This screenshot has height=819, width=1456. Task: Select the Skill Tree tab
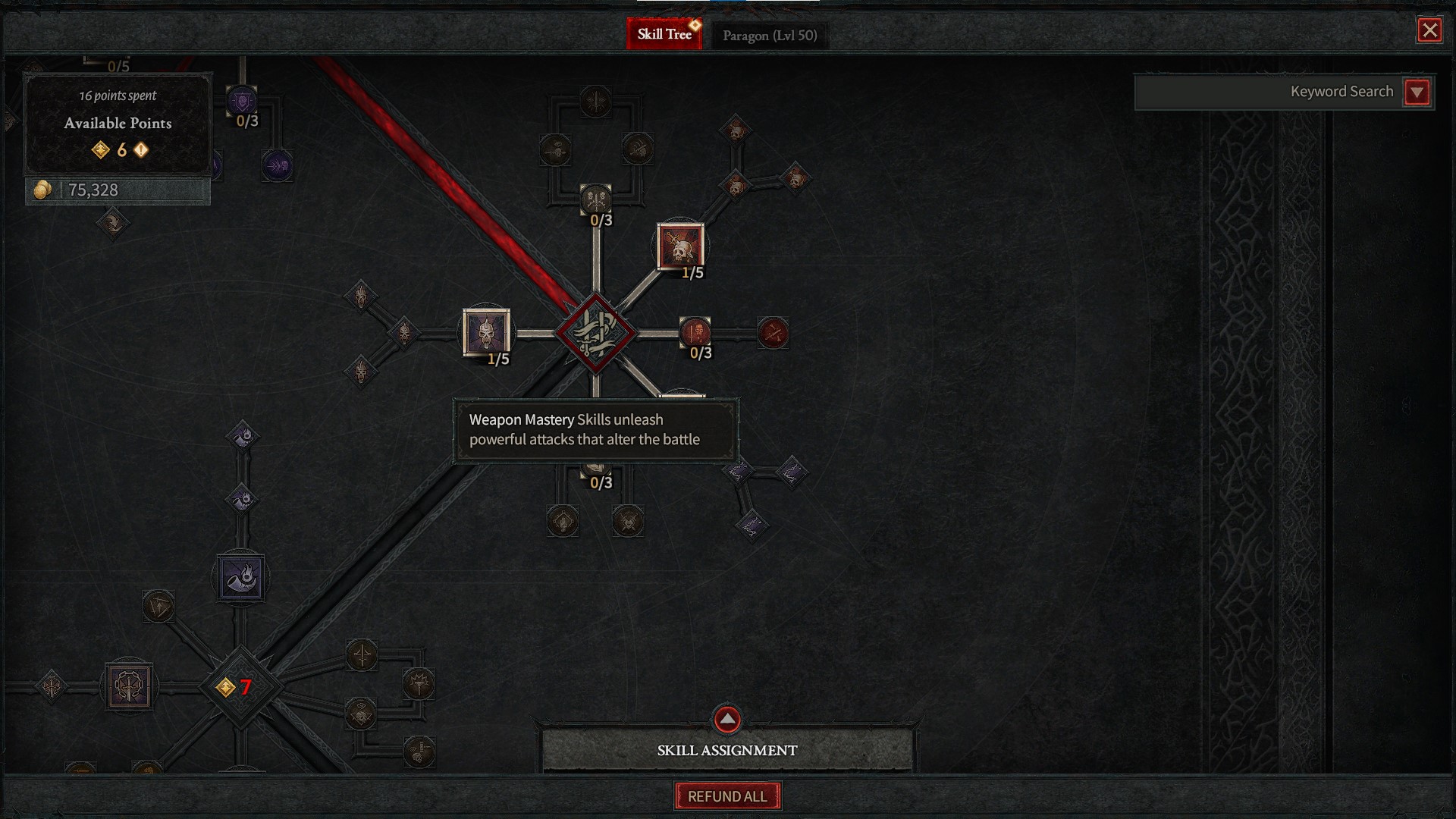[x=664, y=33]
